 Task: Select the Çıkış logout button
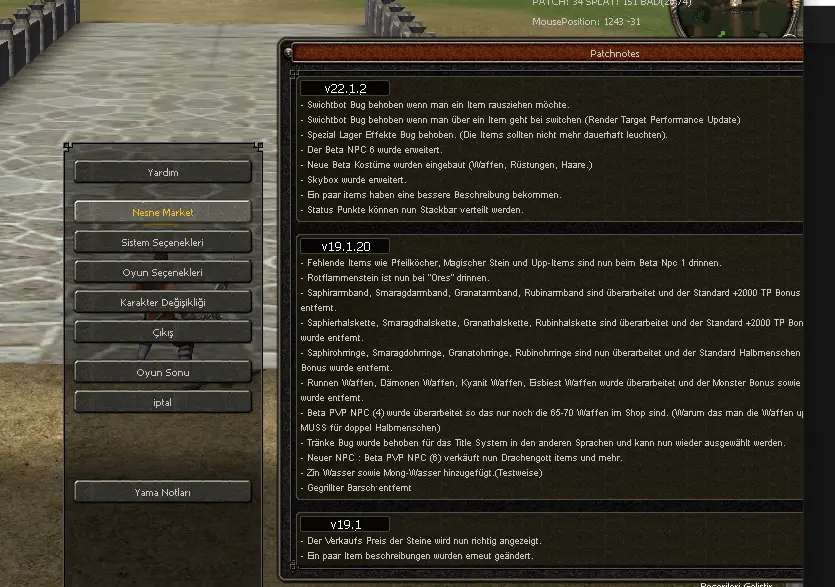pyautogui.click(x=162, y=332)
